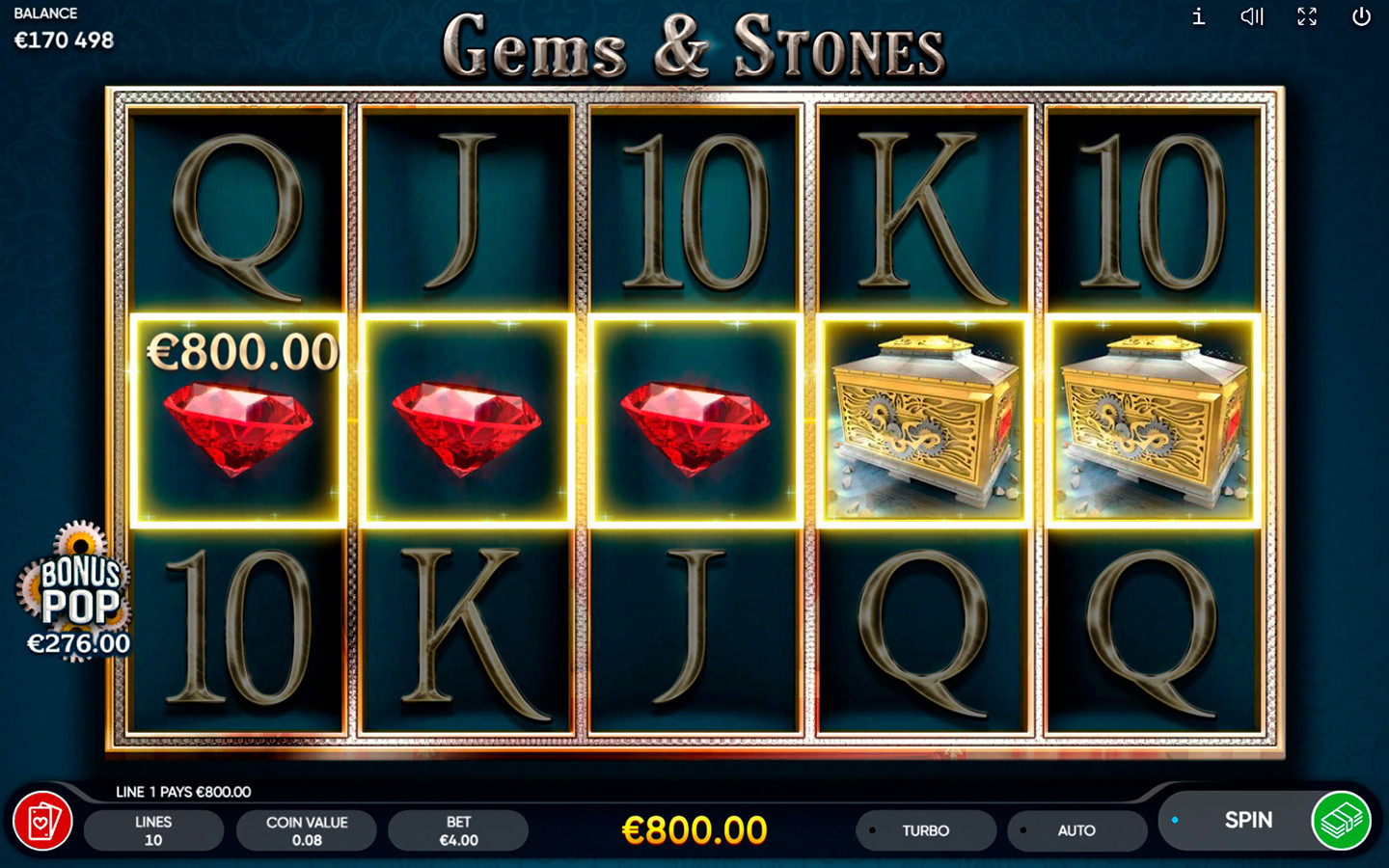Click the green cash stack icon

(x=1341, y=821)
